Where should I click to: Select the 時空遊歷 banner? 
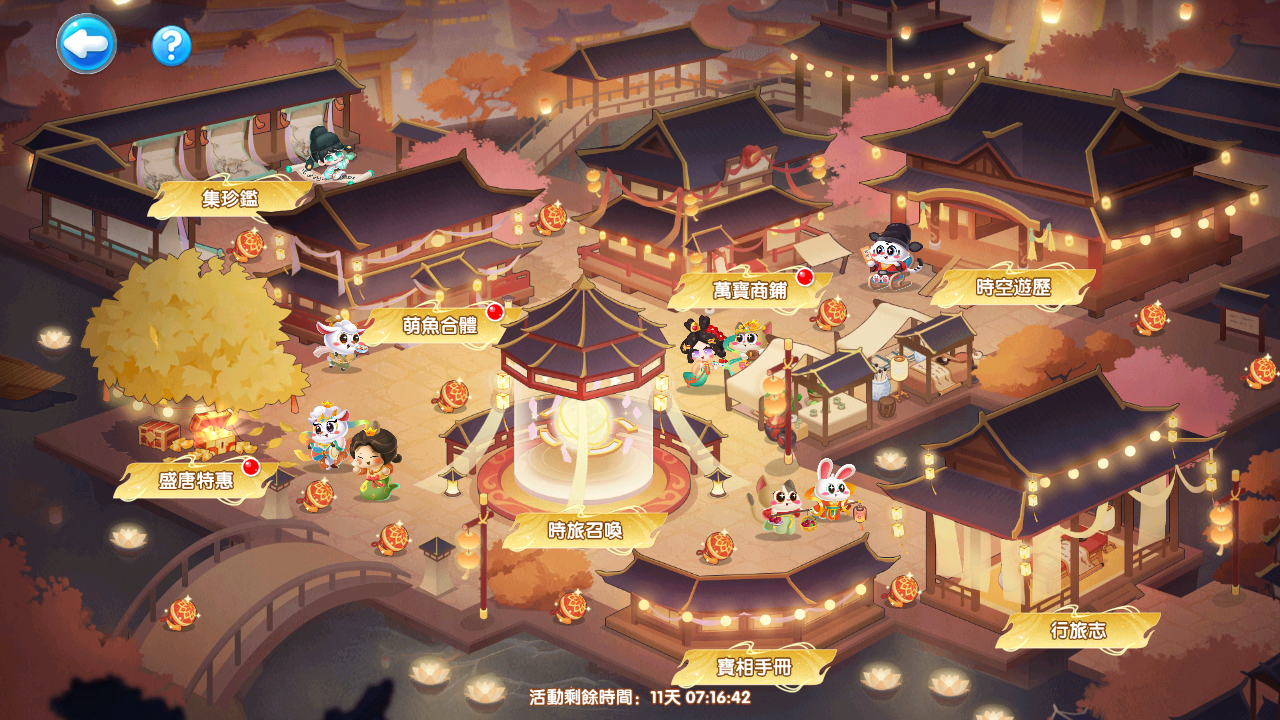(1013, 287)
